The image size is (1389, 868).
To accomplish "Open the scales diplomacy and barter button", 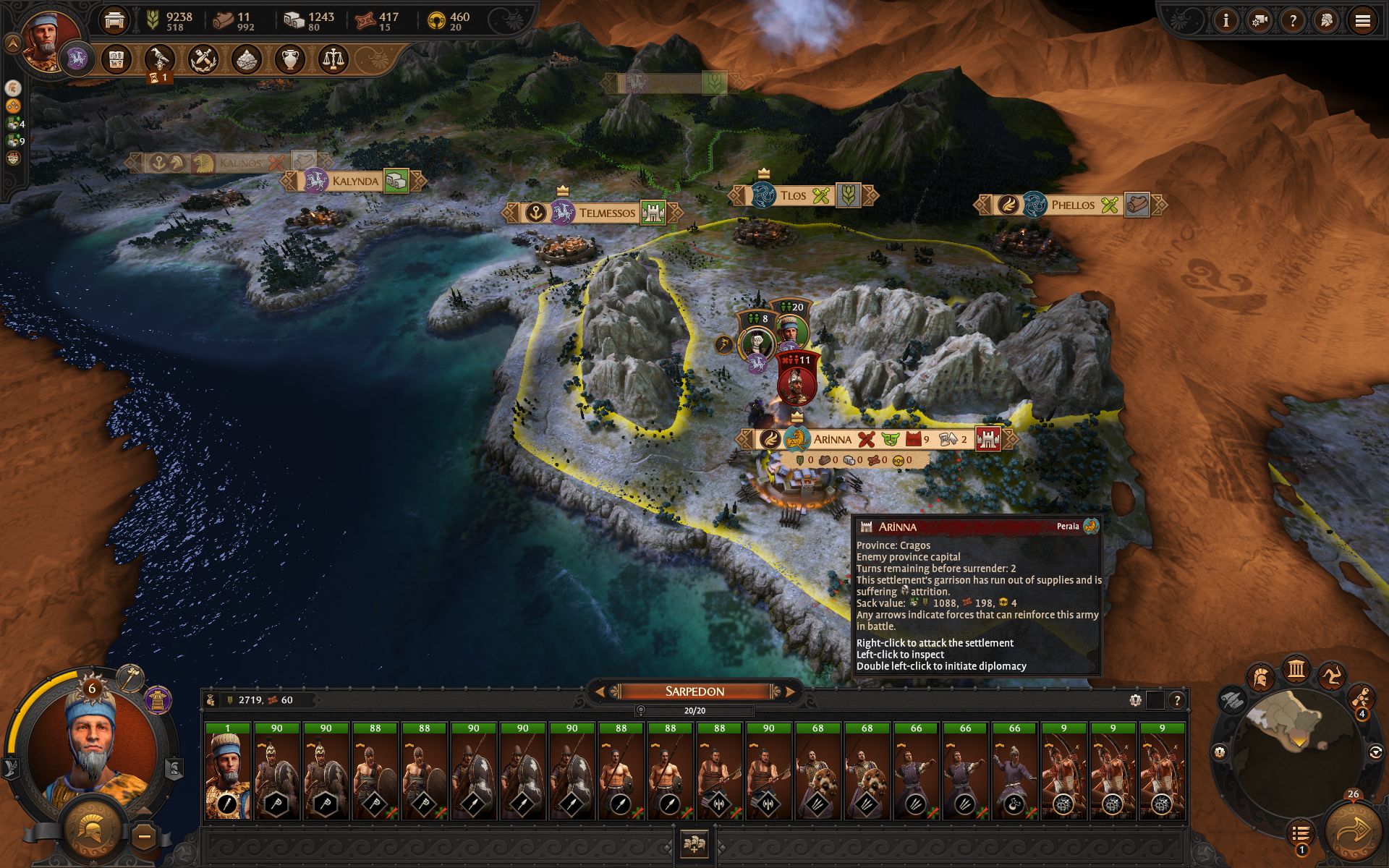I will [x=332, y=59].
